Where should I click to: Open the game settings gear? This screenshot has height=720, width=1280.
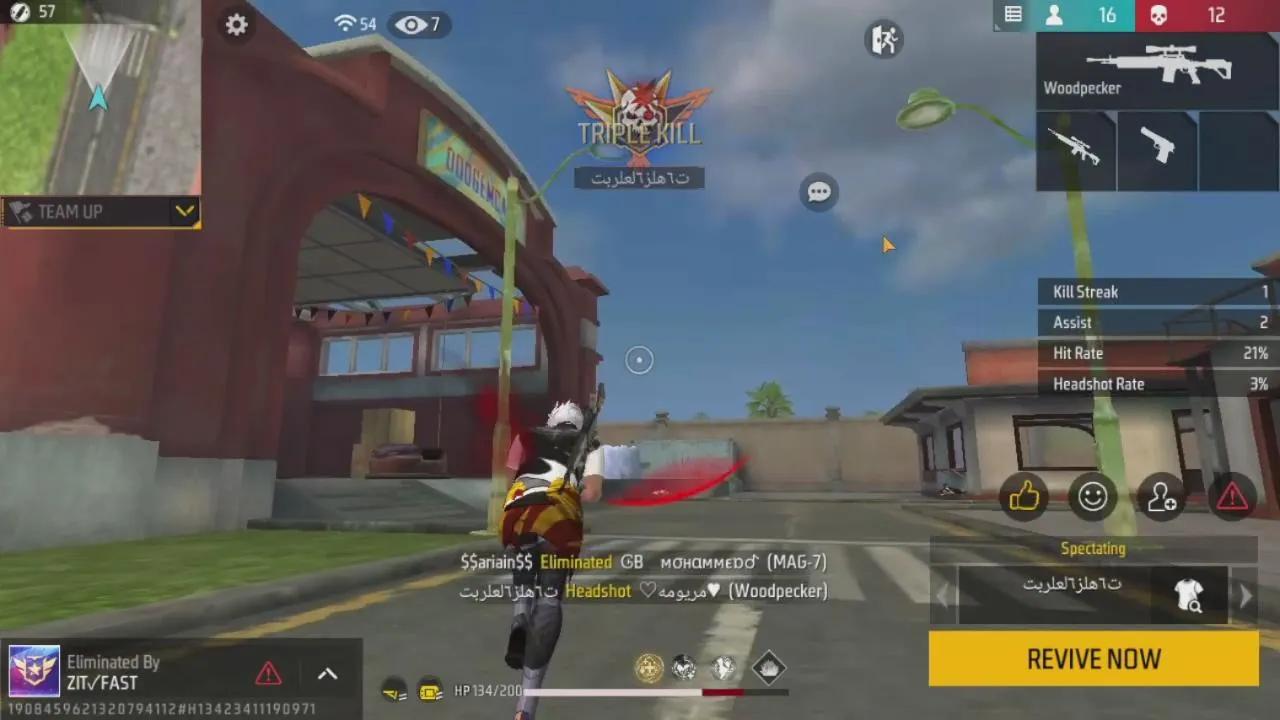click(236, 25)
